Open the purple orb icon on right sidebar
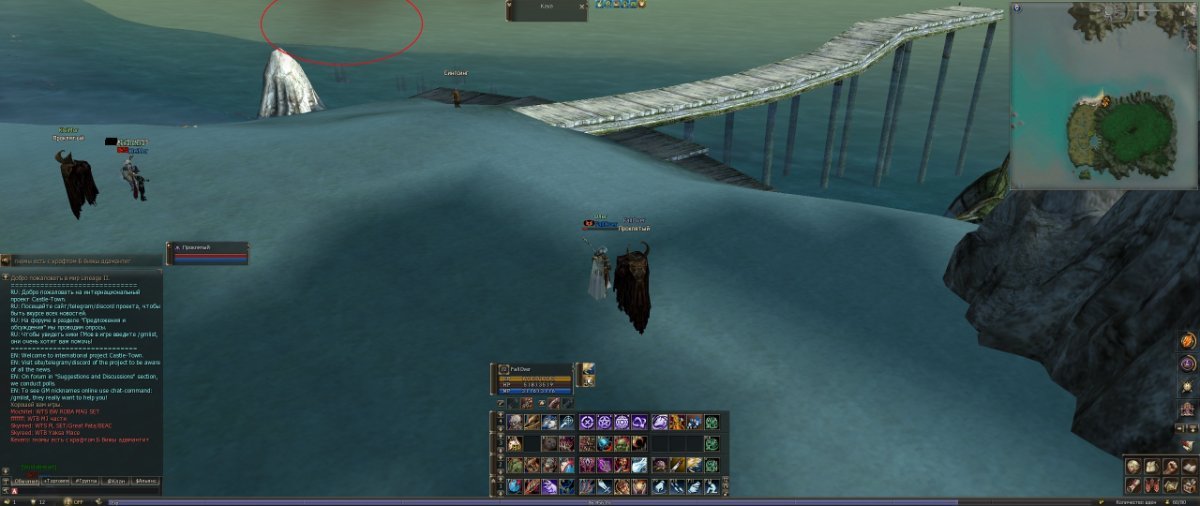This screenshot has height=506, width=1200. [x=1188, y=364]
